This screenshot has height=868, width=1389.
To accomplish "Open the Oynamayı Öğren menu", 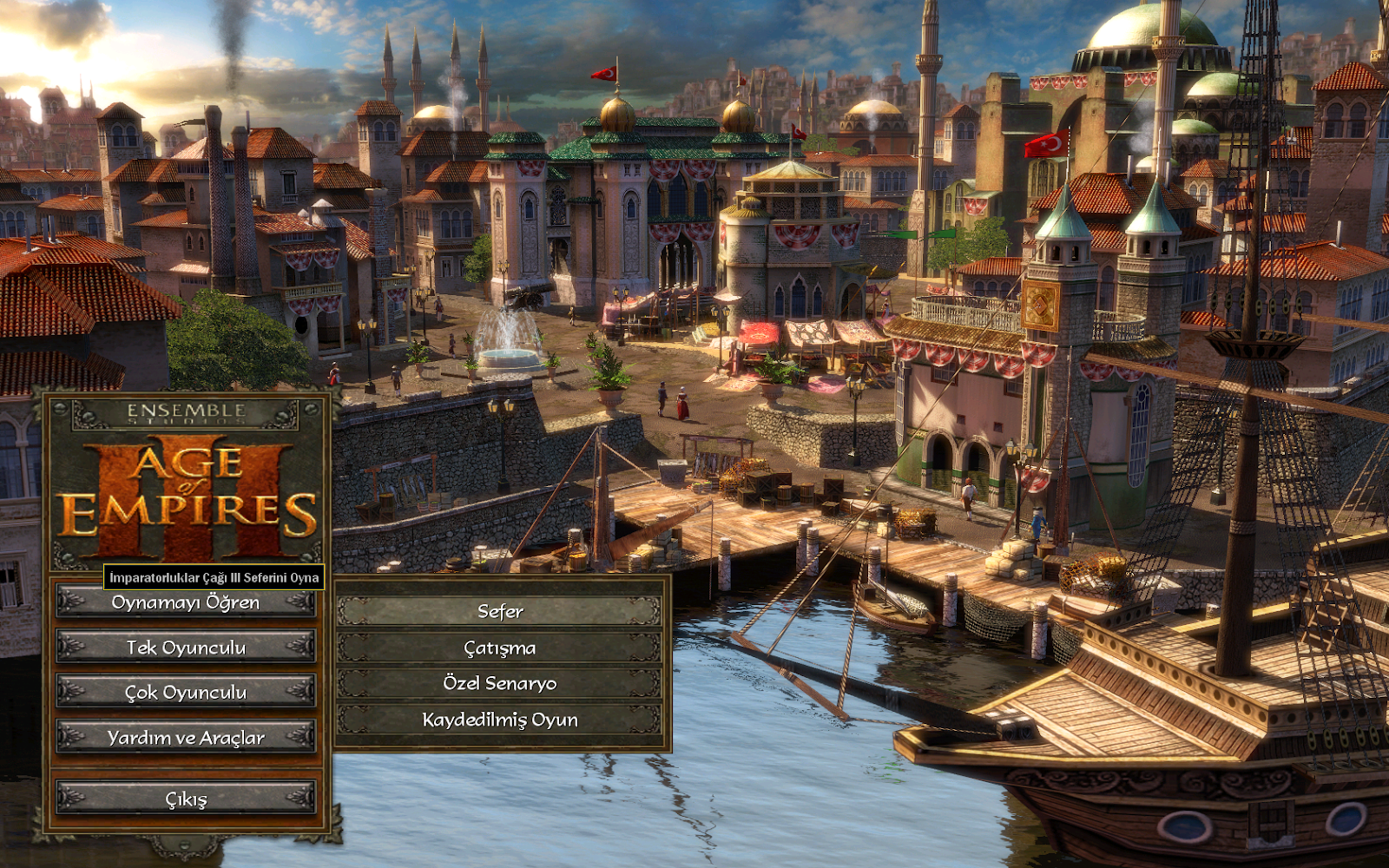I will pyautogui.click(x=186, y=603).
